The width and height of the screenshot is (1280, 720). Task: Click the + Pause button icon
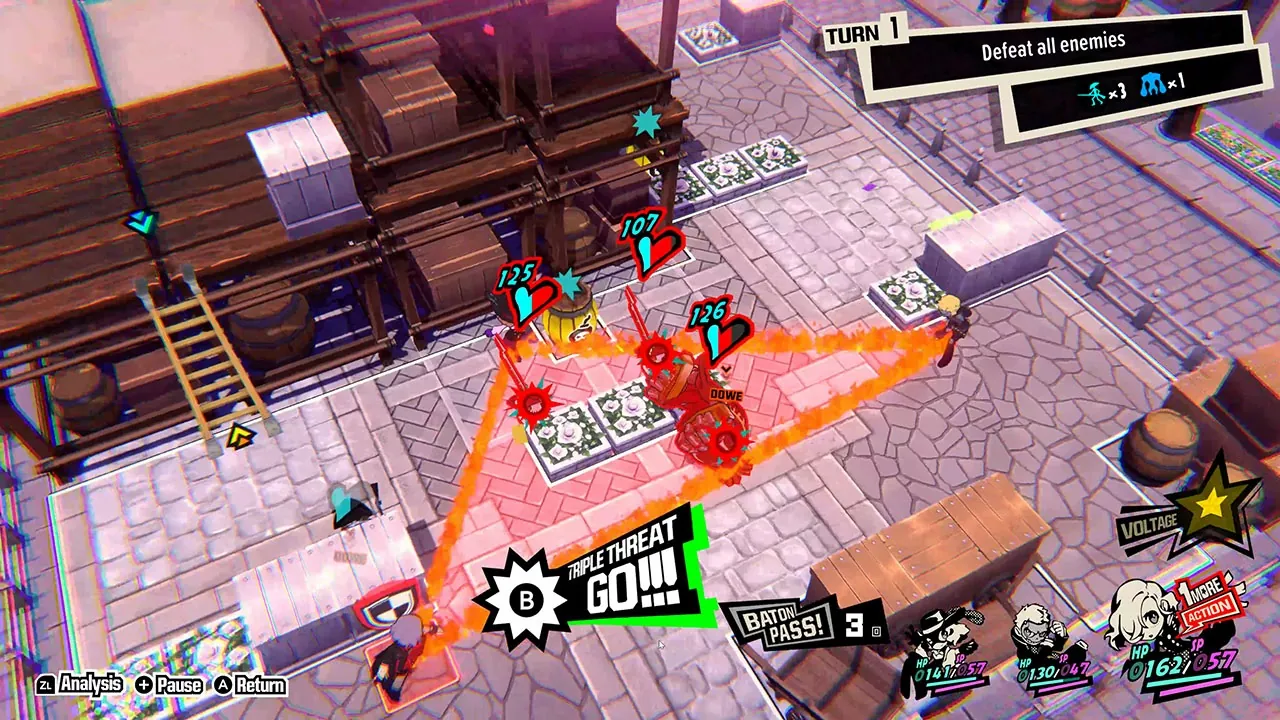[144, 686]
